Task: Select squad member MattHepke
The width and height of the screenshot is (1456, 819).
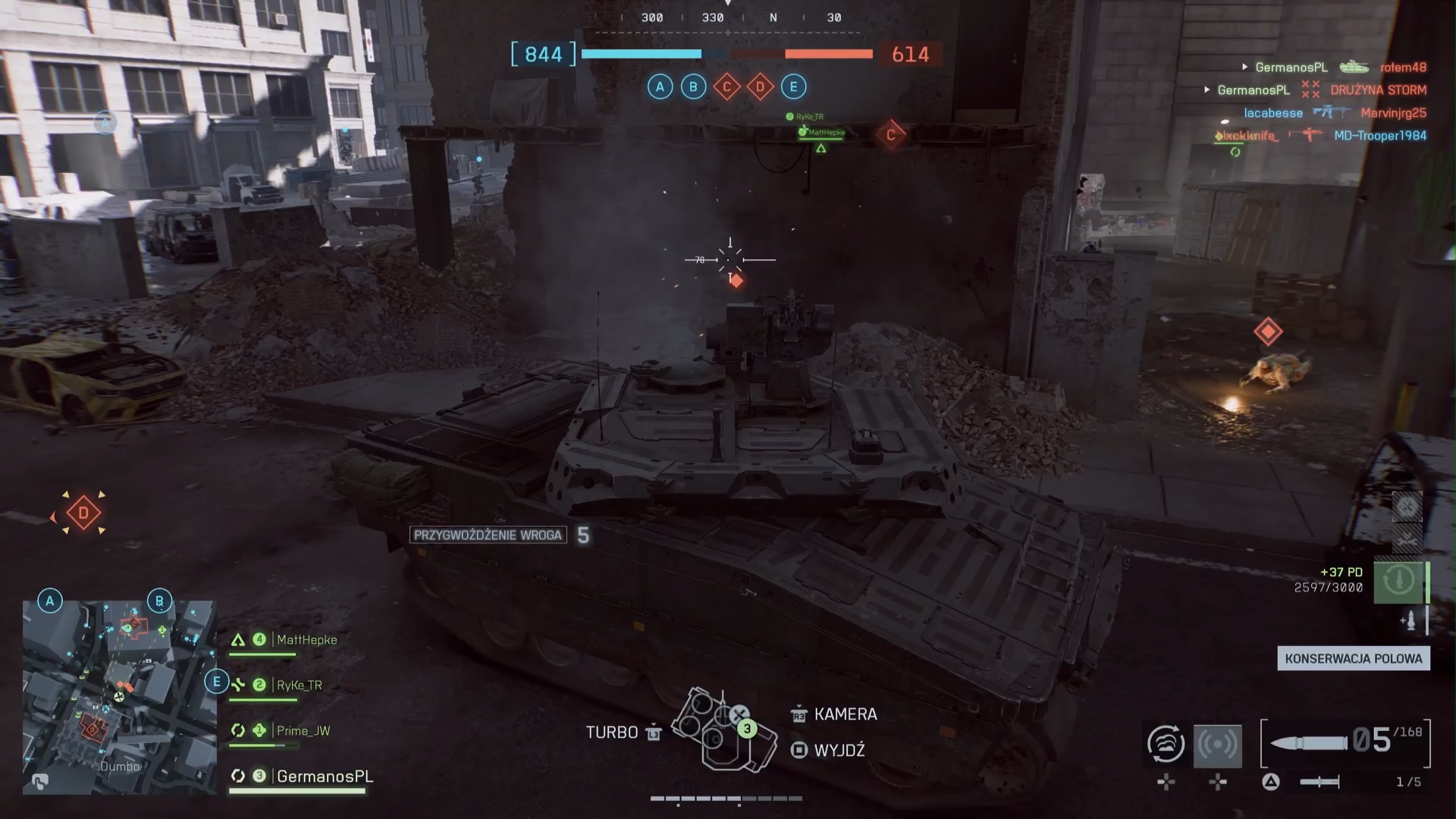Action: (x=306, y=640)
